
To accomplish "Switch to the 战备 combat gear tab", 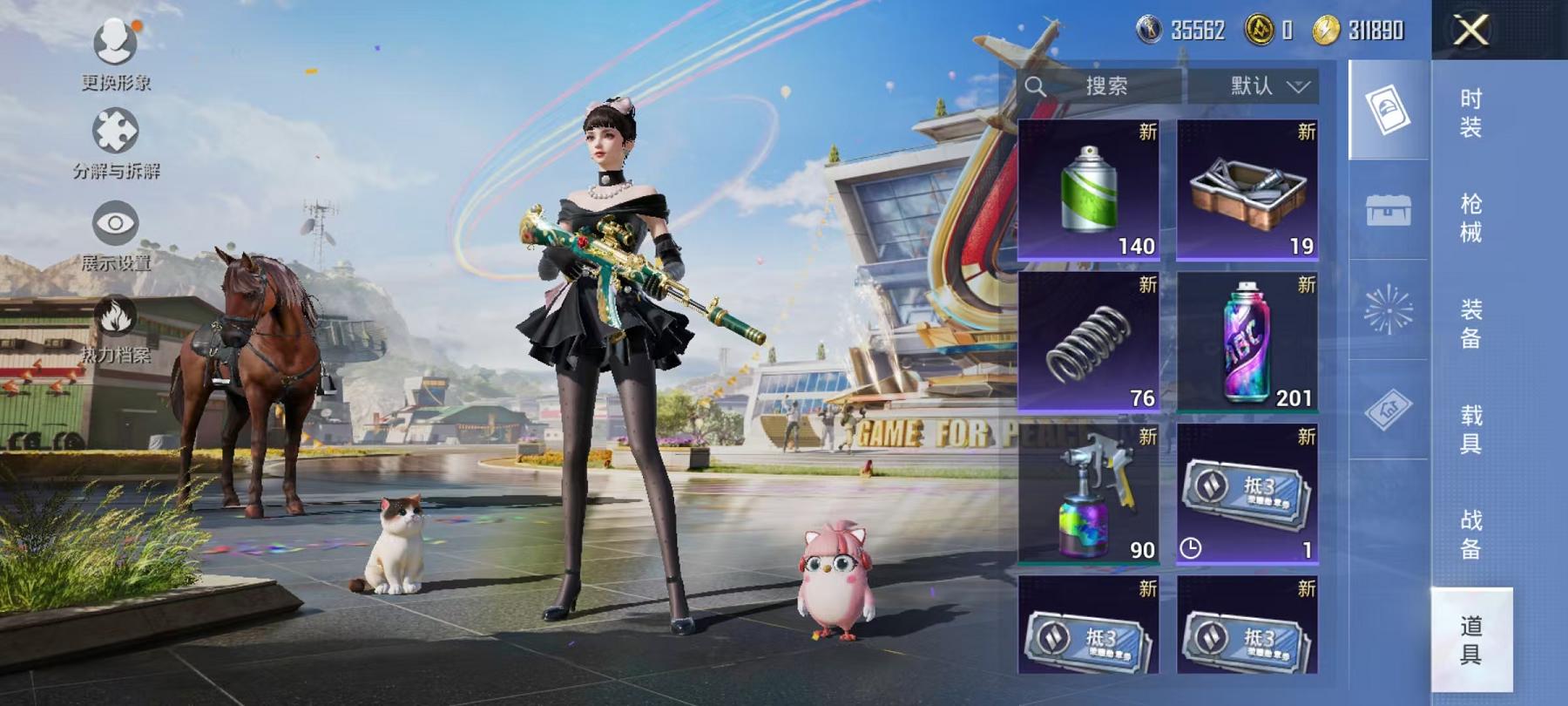I will [x=1470, y=534].
